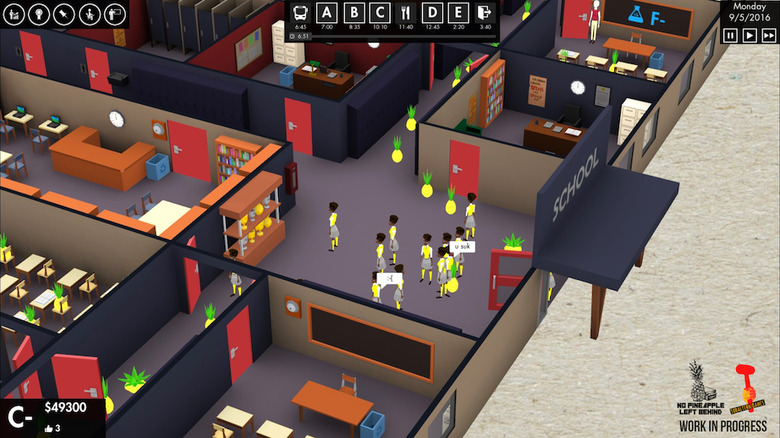Viewport: 780px width, 438px height.
Task: Open the seated student menu
Action: tap(87, 14)
